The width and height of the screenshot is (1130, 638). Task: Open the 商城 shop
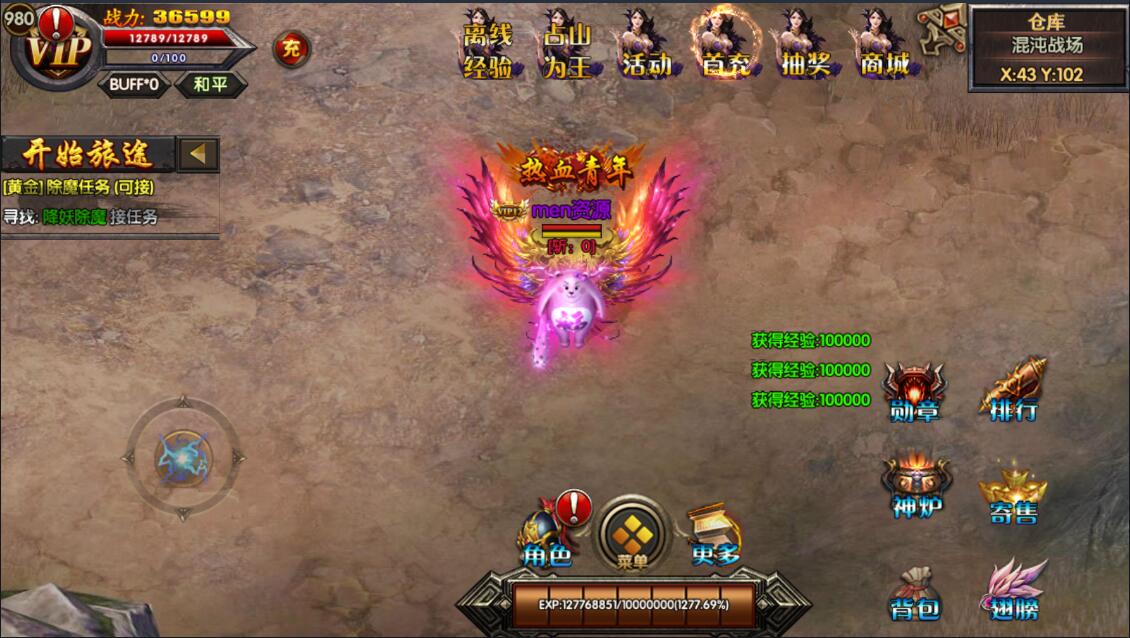pos(884,48)
